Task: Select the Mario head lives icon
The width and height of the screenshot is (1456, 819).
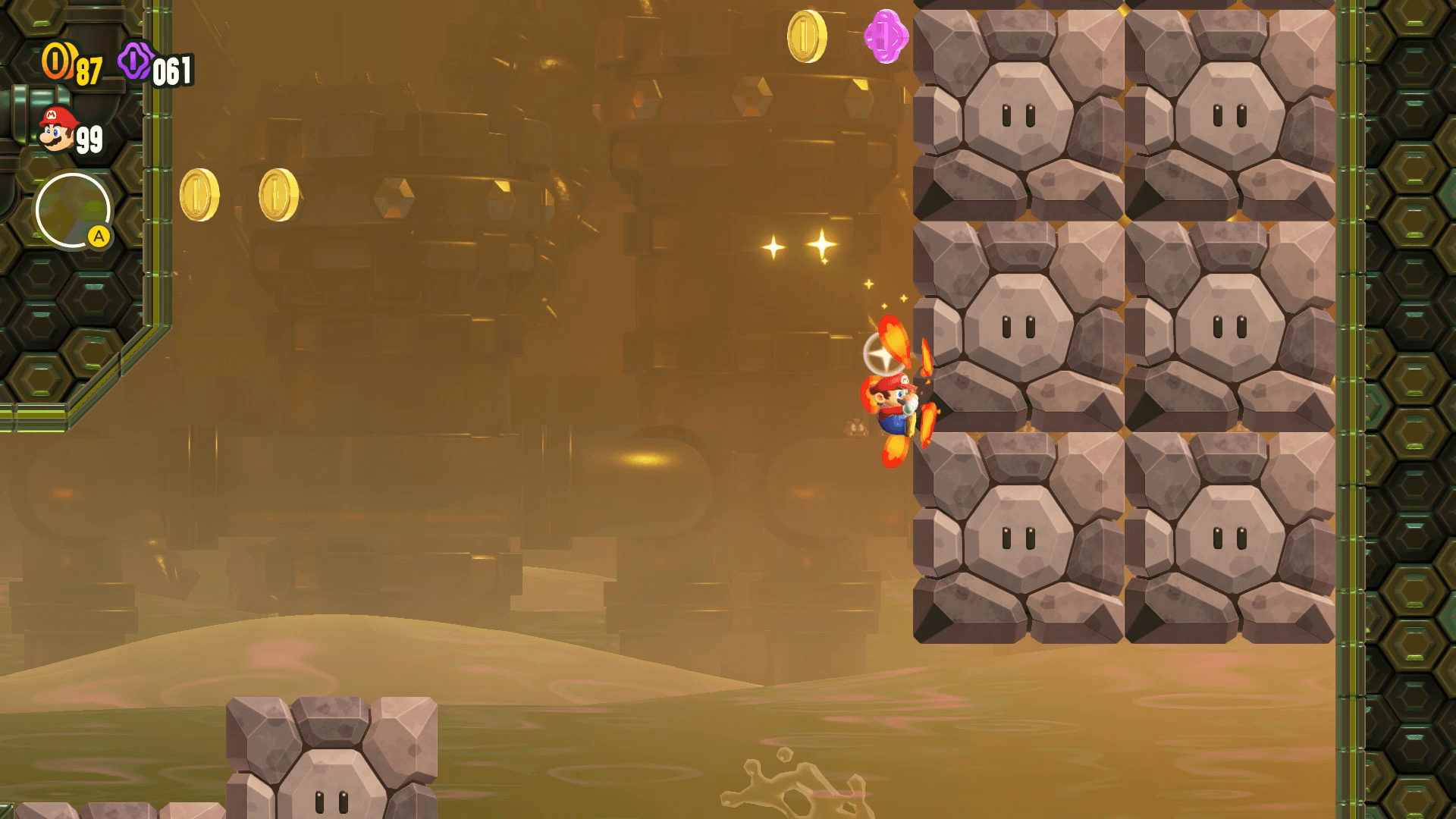Action: (57, 130)
